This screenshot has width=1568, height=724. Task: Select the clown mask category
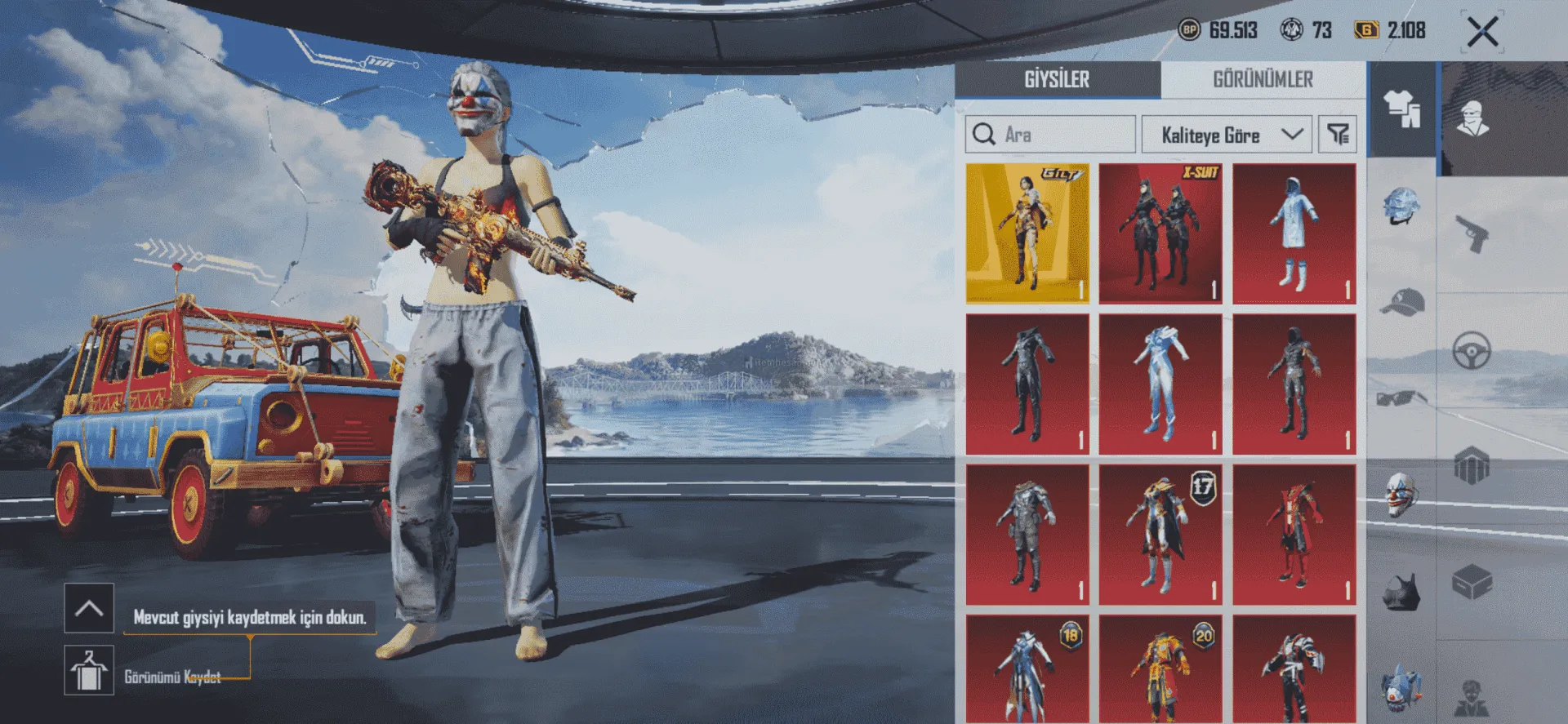pyautogui.click(x=1401, y=495)
